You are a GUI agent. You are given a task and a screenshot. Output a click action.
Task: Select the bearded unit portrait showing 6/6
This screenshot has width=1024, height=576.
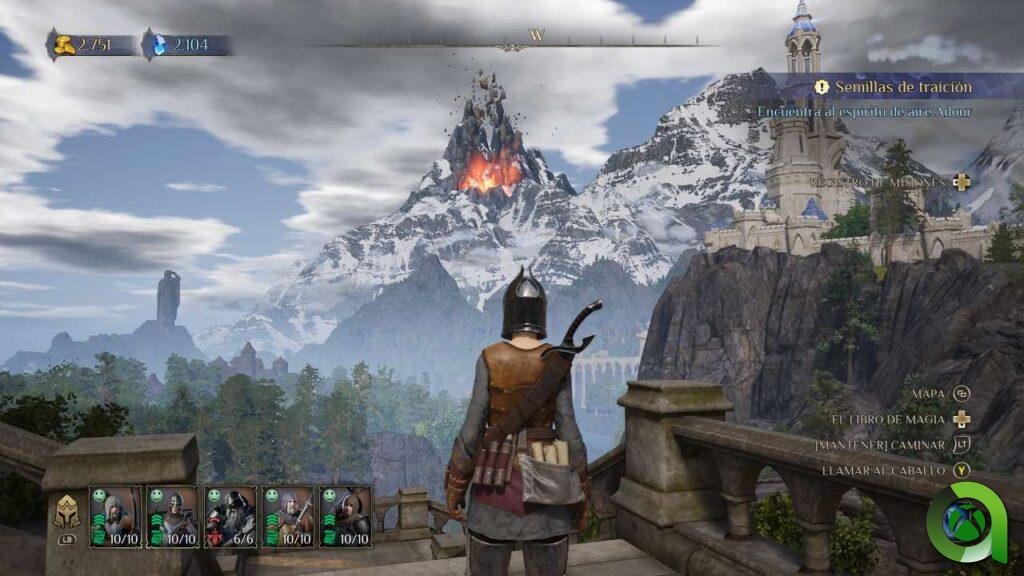(x=230, y=516)
